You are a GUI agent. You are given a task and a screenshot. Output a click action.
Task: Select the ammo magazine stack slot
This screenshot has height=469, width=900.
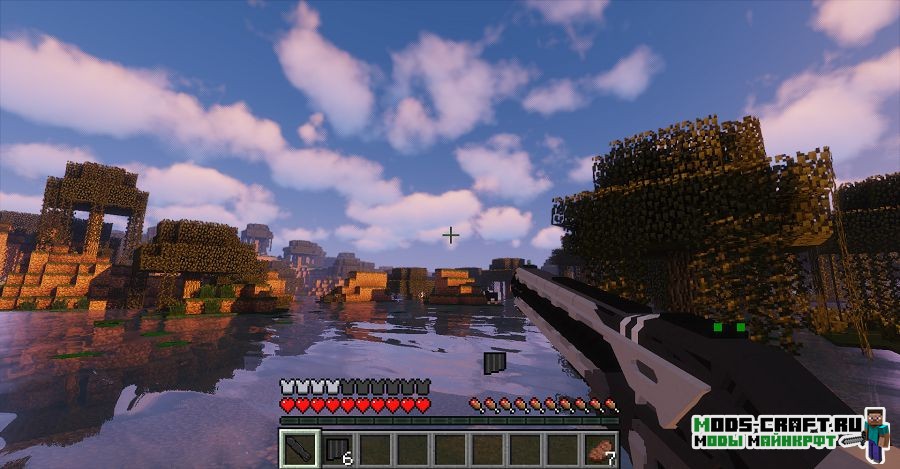[x=337, y=449]
